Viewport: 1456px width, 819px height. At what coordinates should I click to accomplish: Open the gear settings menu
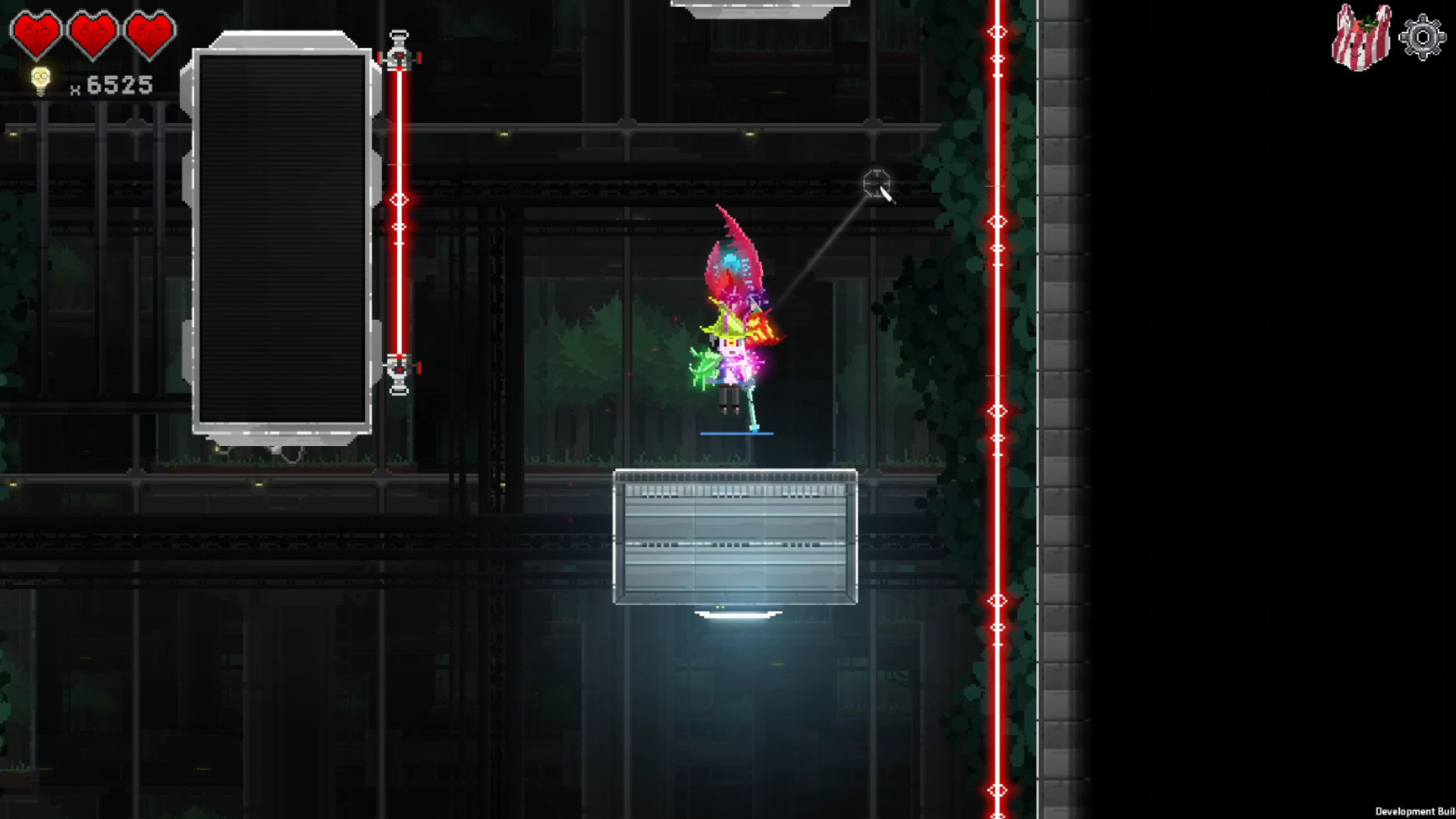[1422, 37]
